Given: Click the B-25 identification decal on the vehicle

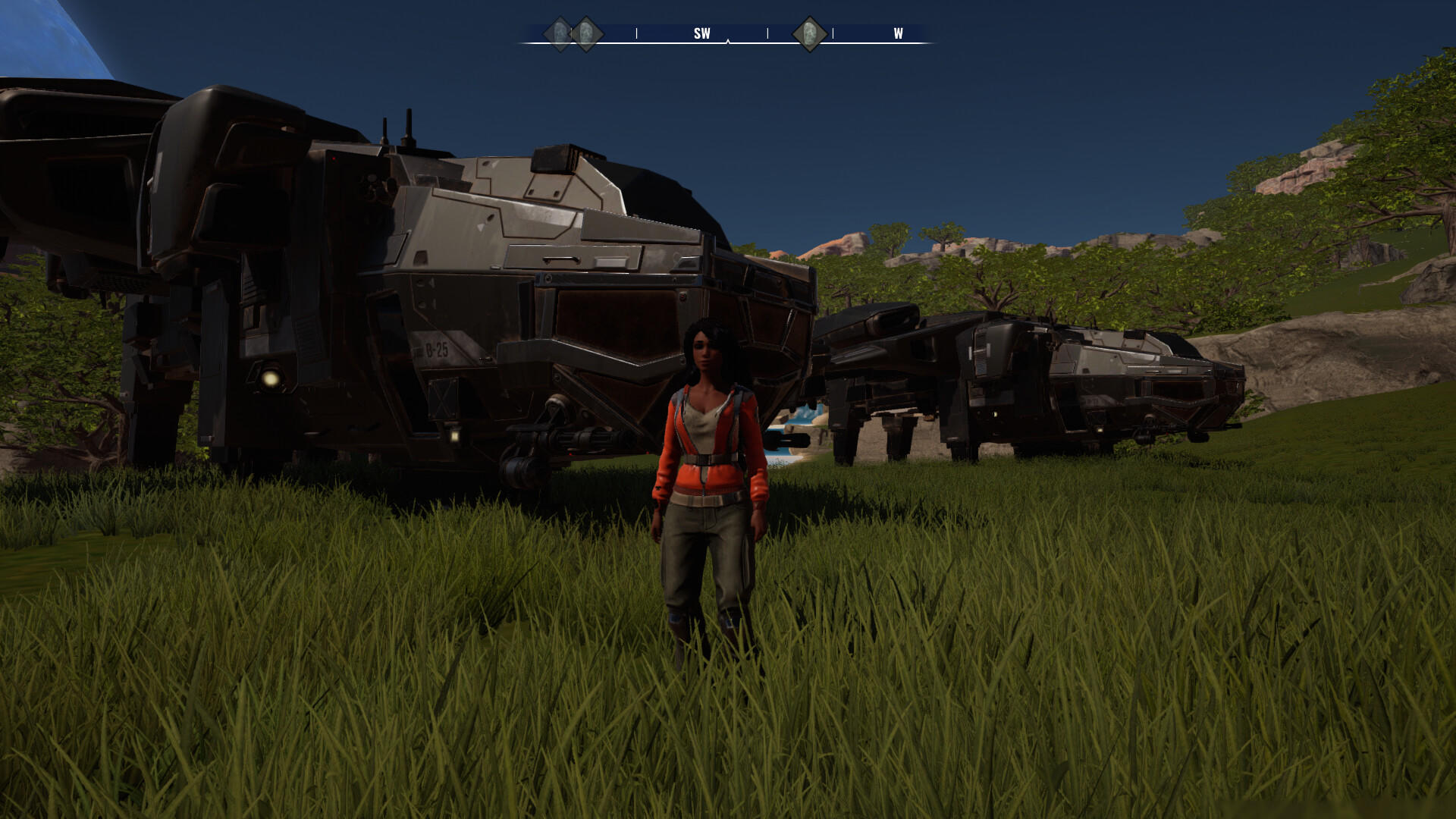Looking at the screenshot, I should [436, 348].
